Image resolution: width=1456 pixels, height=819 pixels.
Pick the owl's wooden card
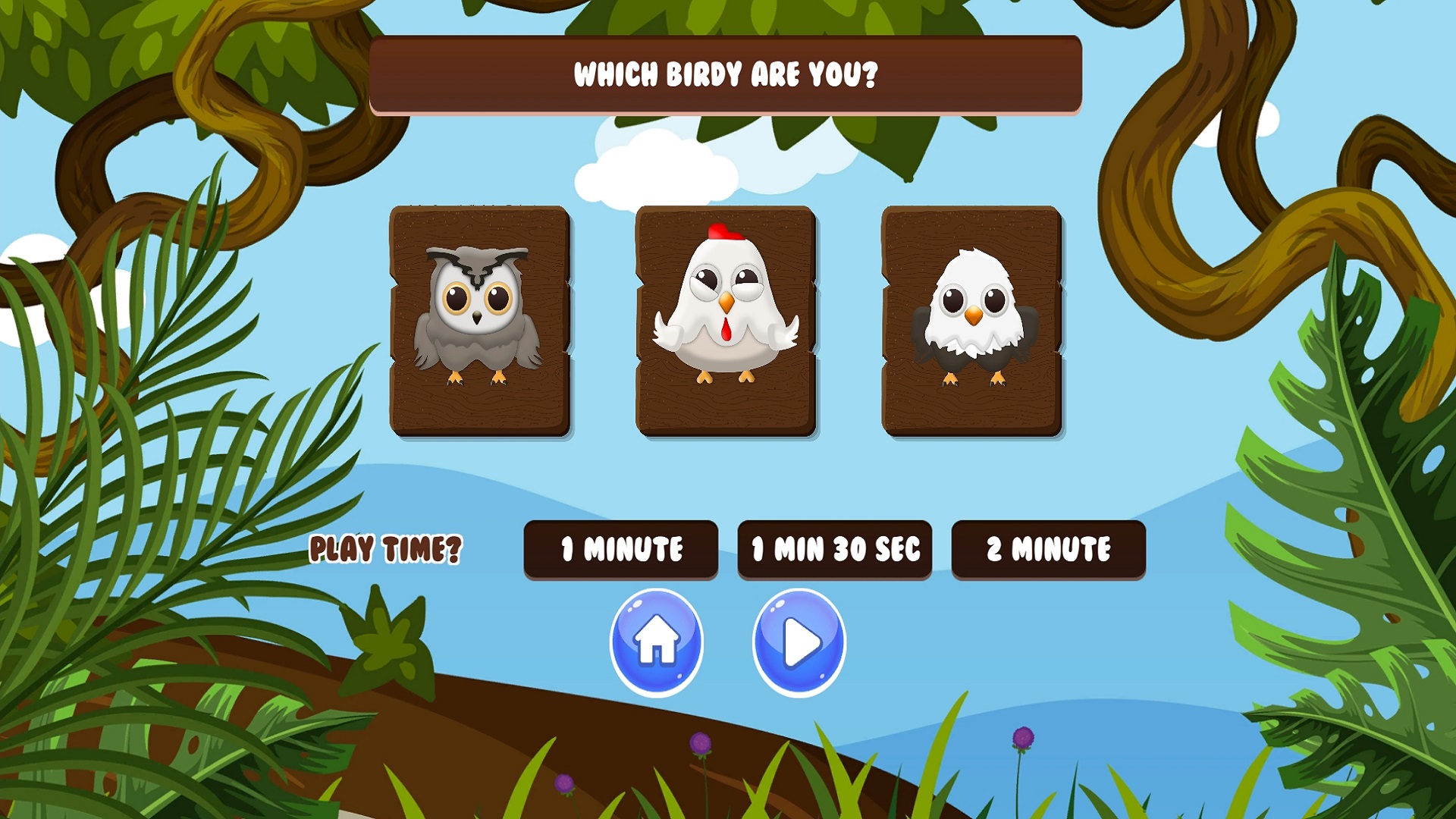coord(479,322)
